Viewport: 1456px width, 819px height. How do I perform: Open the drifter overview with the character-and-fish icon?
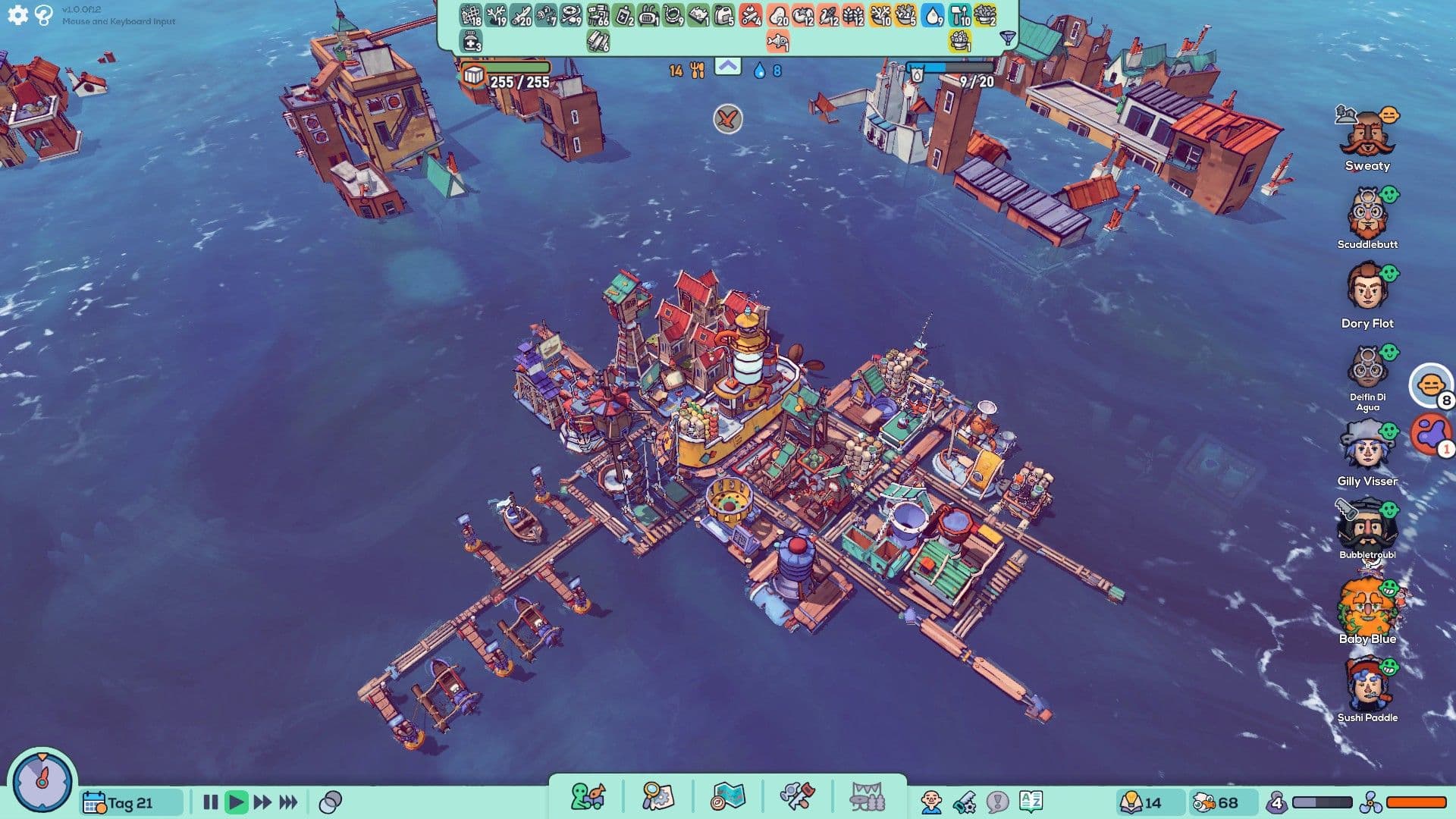tap(588, 795)
